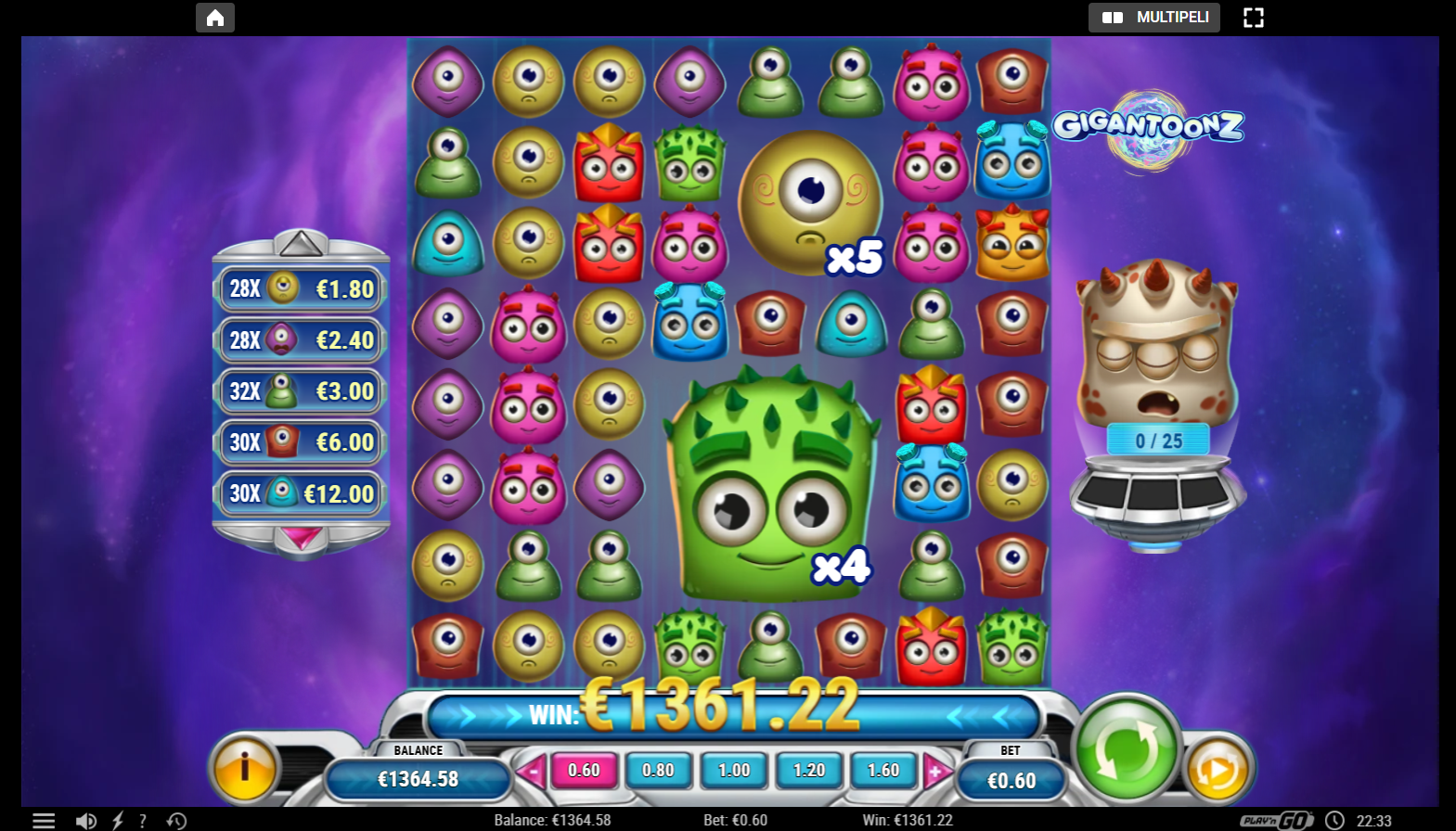The image size is (1456, 831).
Task: Open the hamburger menu in bottom-left corner
Action: pyautogui.click(x=42, y=820)
